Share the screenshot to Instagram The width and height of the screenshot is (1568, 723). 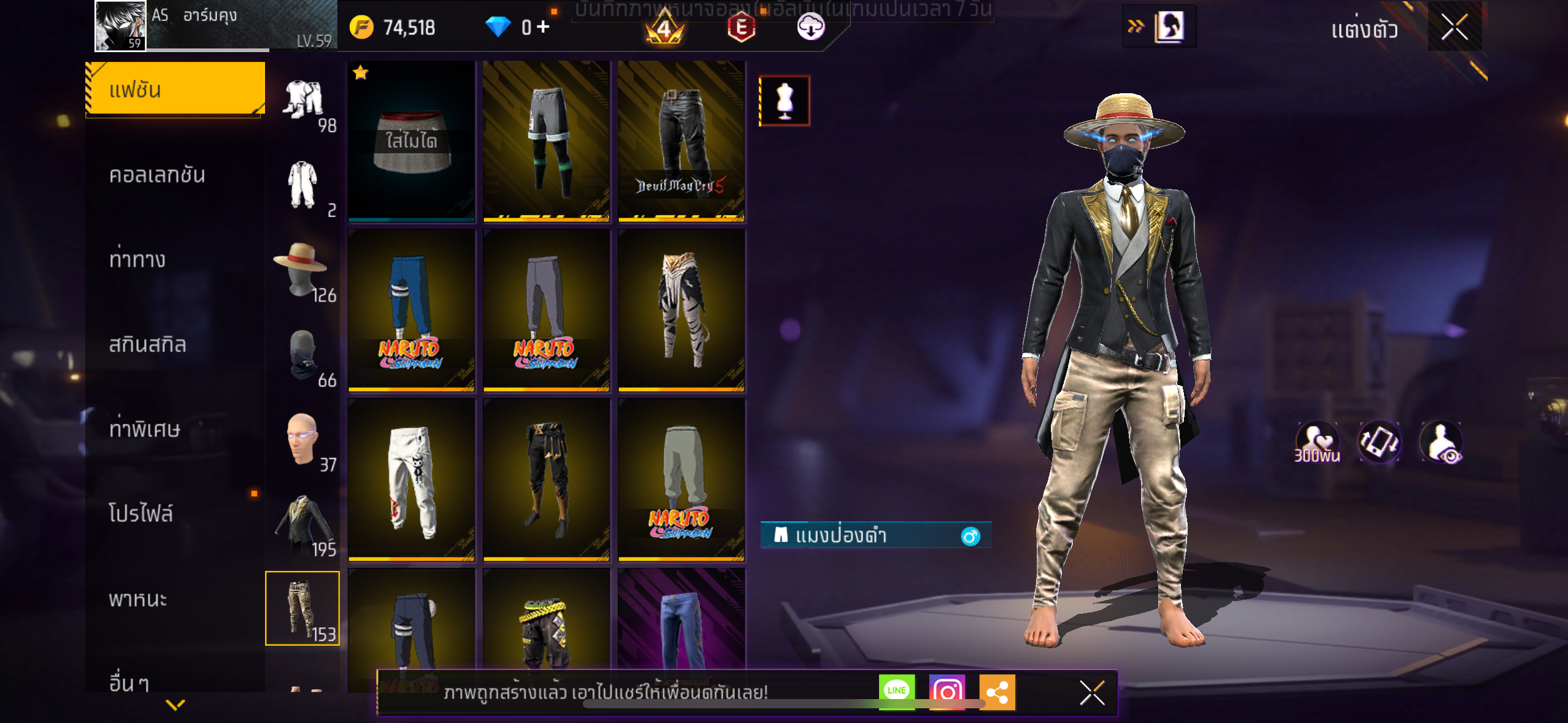tap(947, 692)
